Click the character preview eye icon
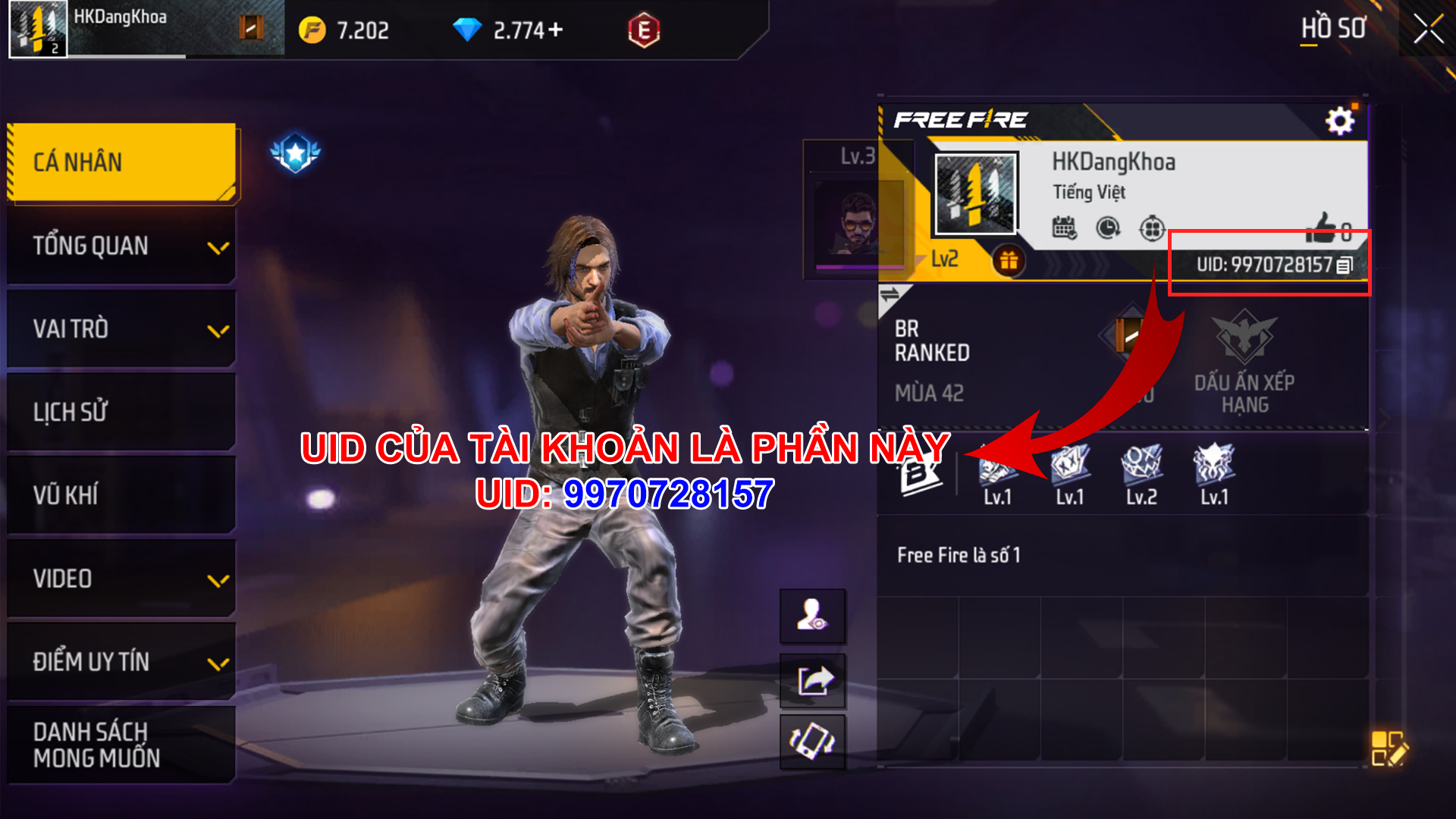 click(x=812, y=616)
